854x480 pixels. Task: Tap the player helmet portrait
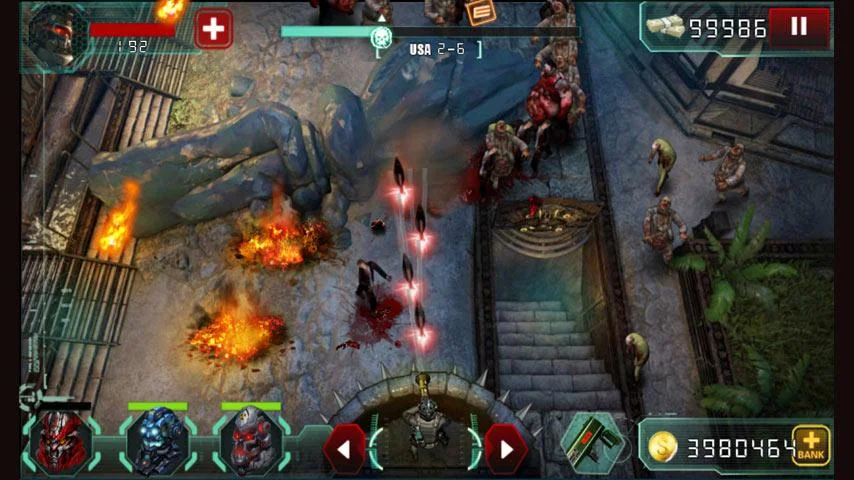click(54, 36)
